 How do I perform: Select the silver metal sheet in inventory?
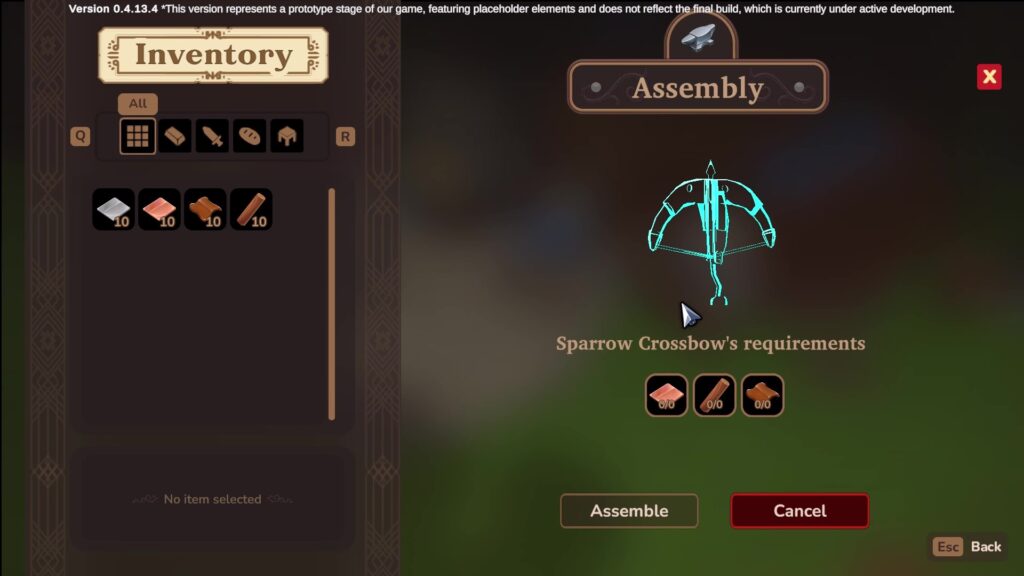(x=113, y=210)
